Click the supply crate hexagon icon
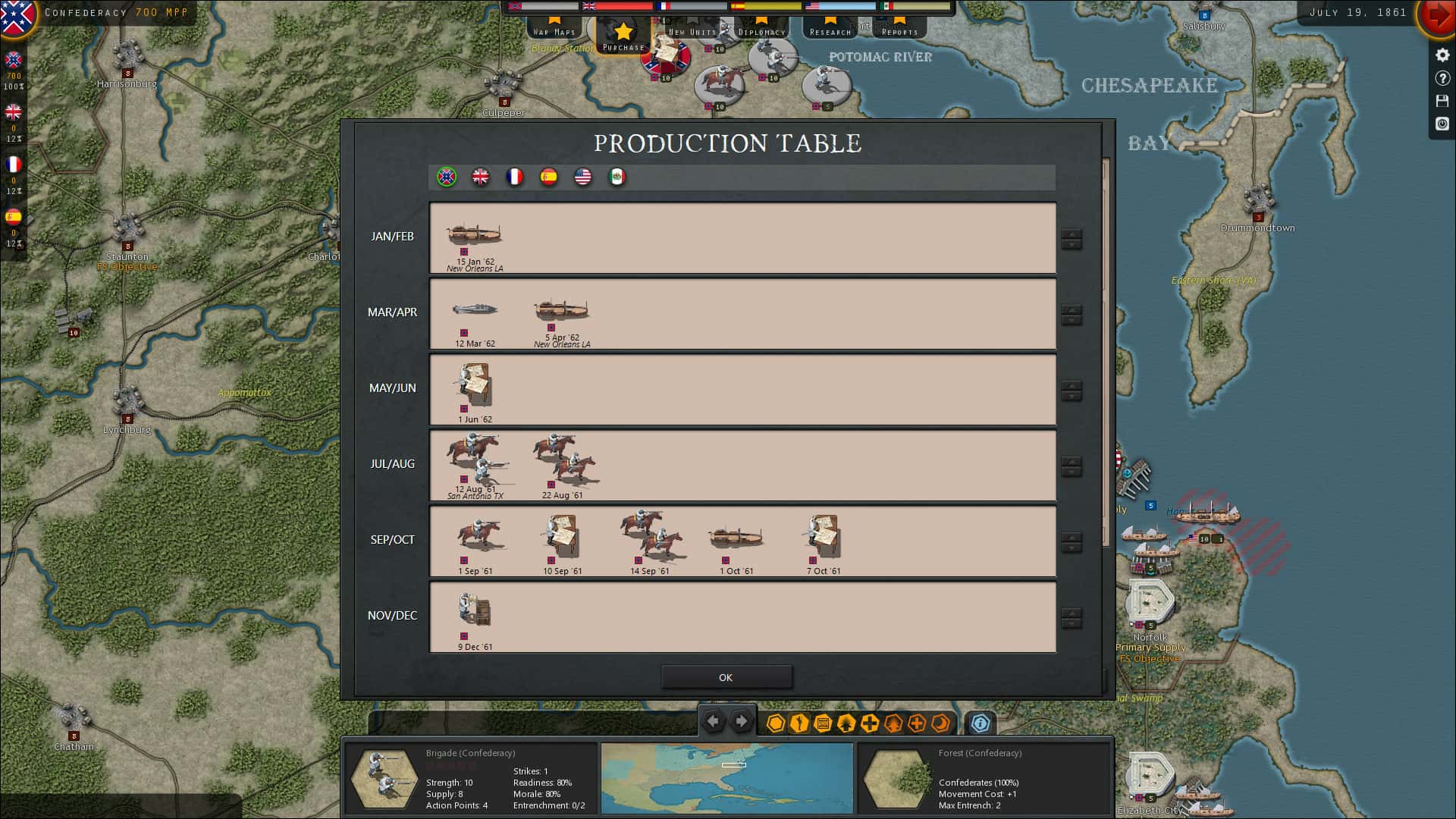 [822, 724]
